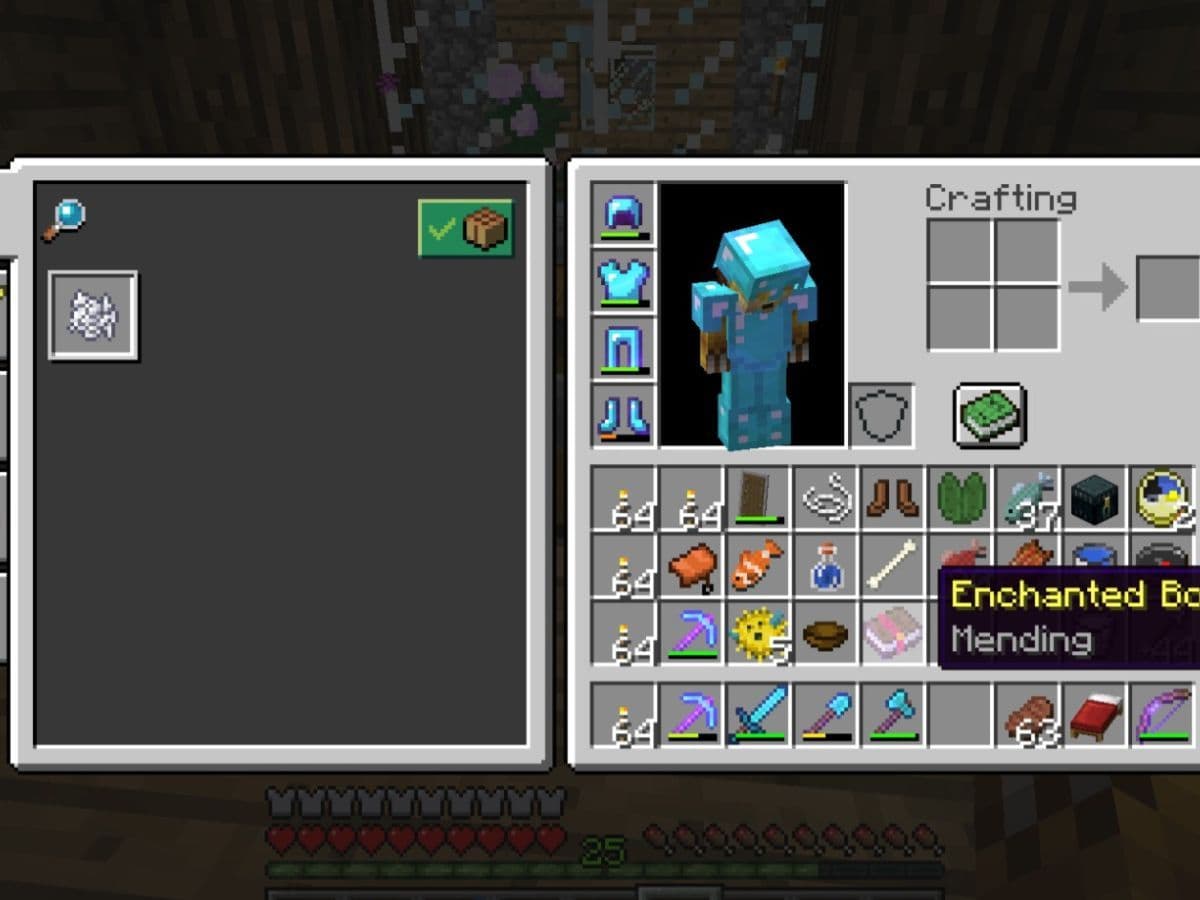Choose the diamond boots armor slot
This screenshot has width=1200, height=900.
623,414
